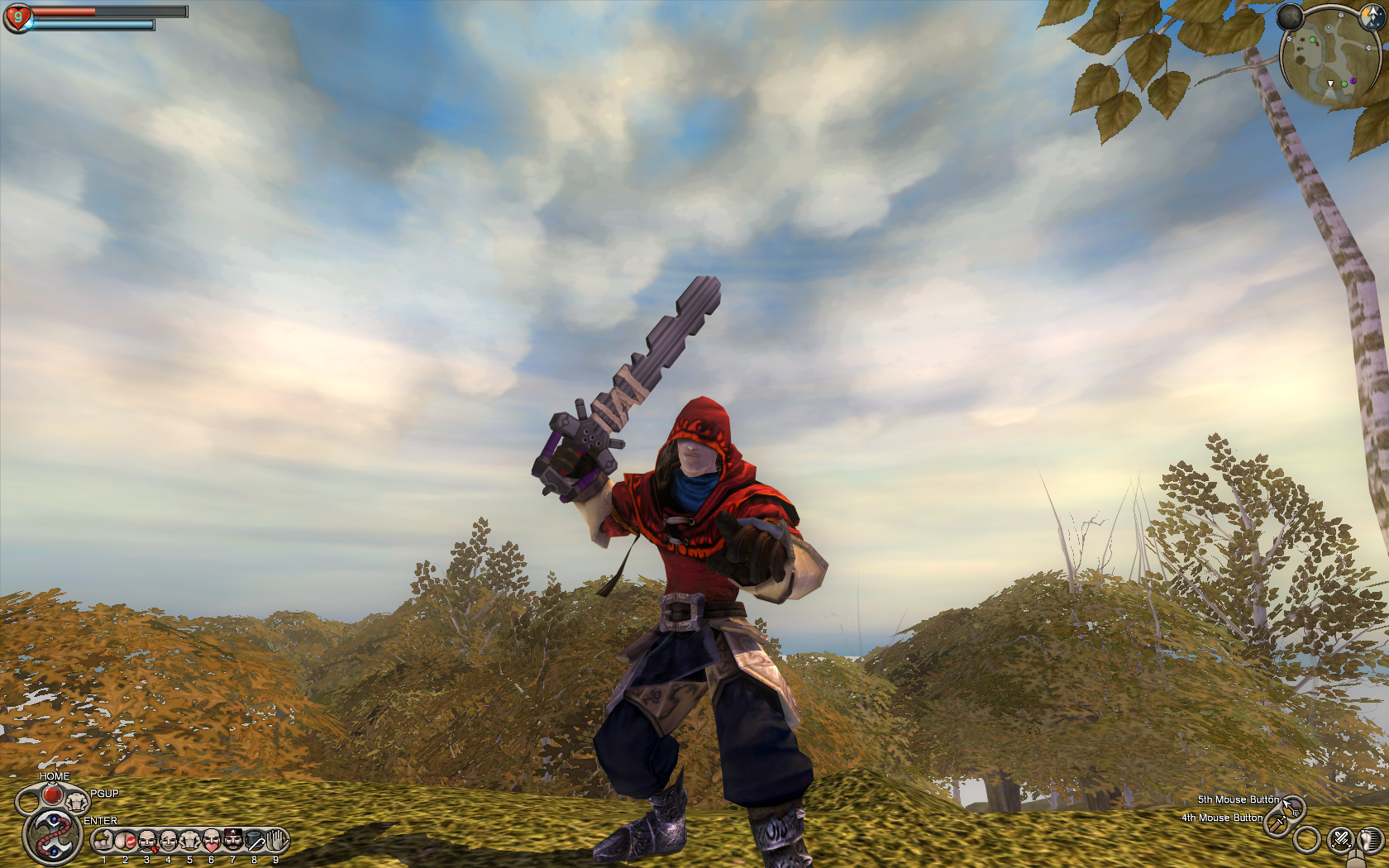Pick the face holding a rose expression
Image resolution: width=1389 pixels, height=868 pixels.
pyautogui.click(x=147, y=842)
